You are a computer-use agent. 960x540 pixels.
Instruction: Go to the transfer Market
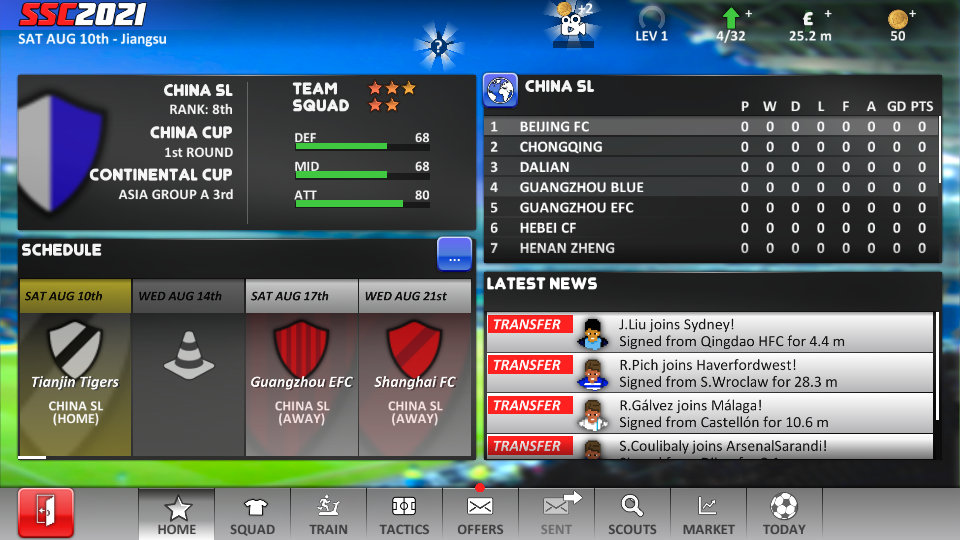[708, 515]
